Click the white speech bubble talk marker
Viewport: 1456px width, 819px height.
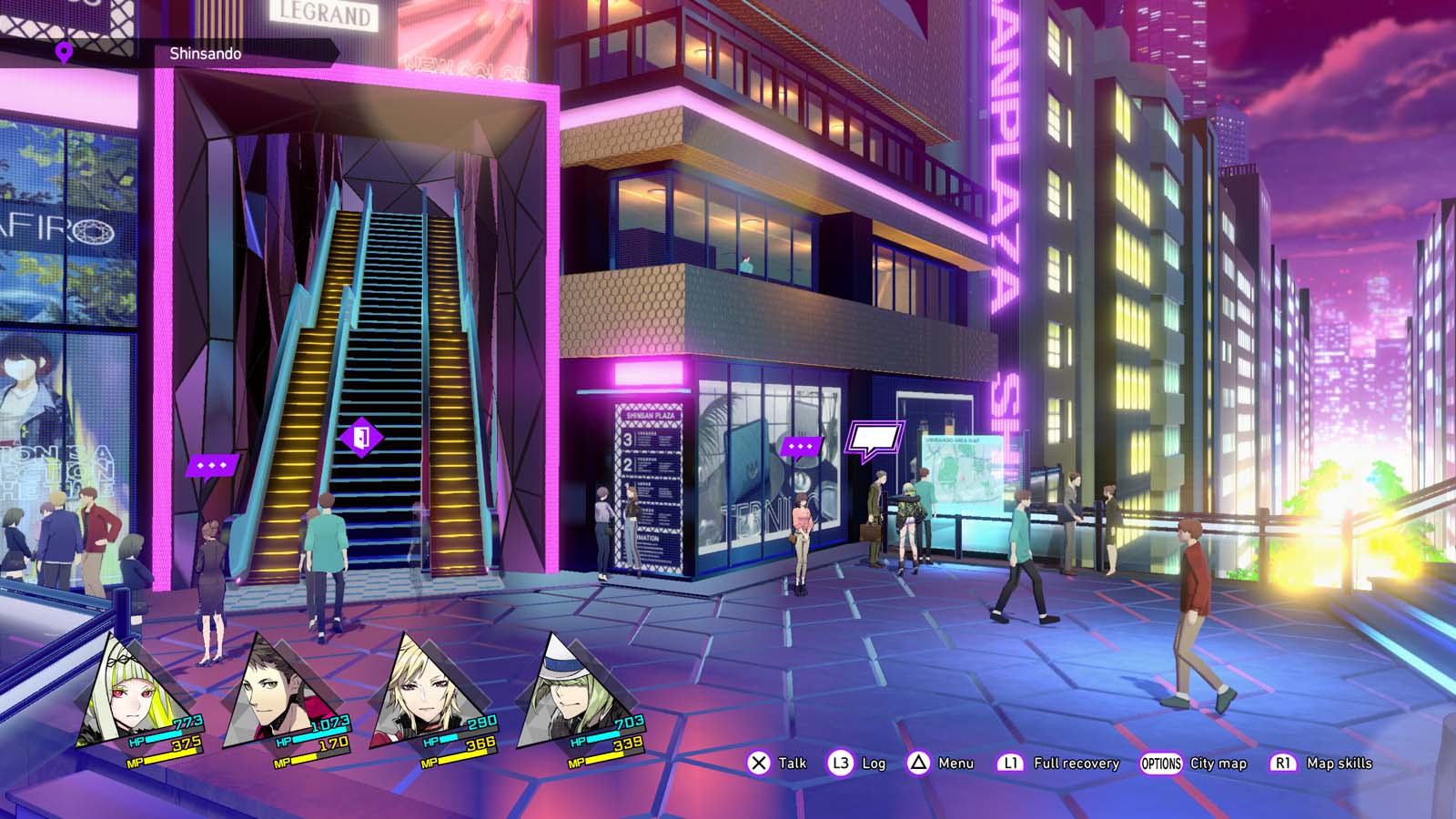[x=875, y=440]
